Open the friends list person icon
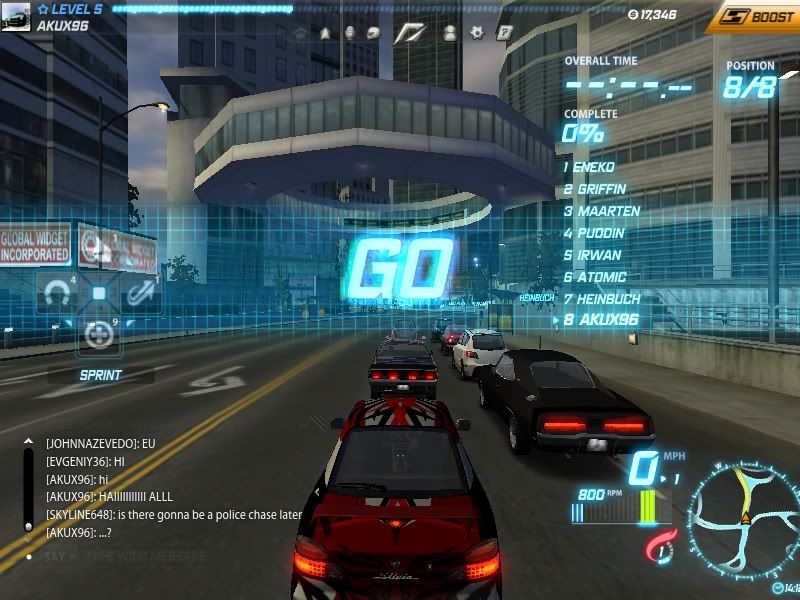Screen dimensions: 800x600 click(450, 32)
